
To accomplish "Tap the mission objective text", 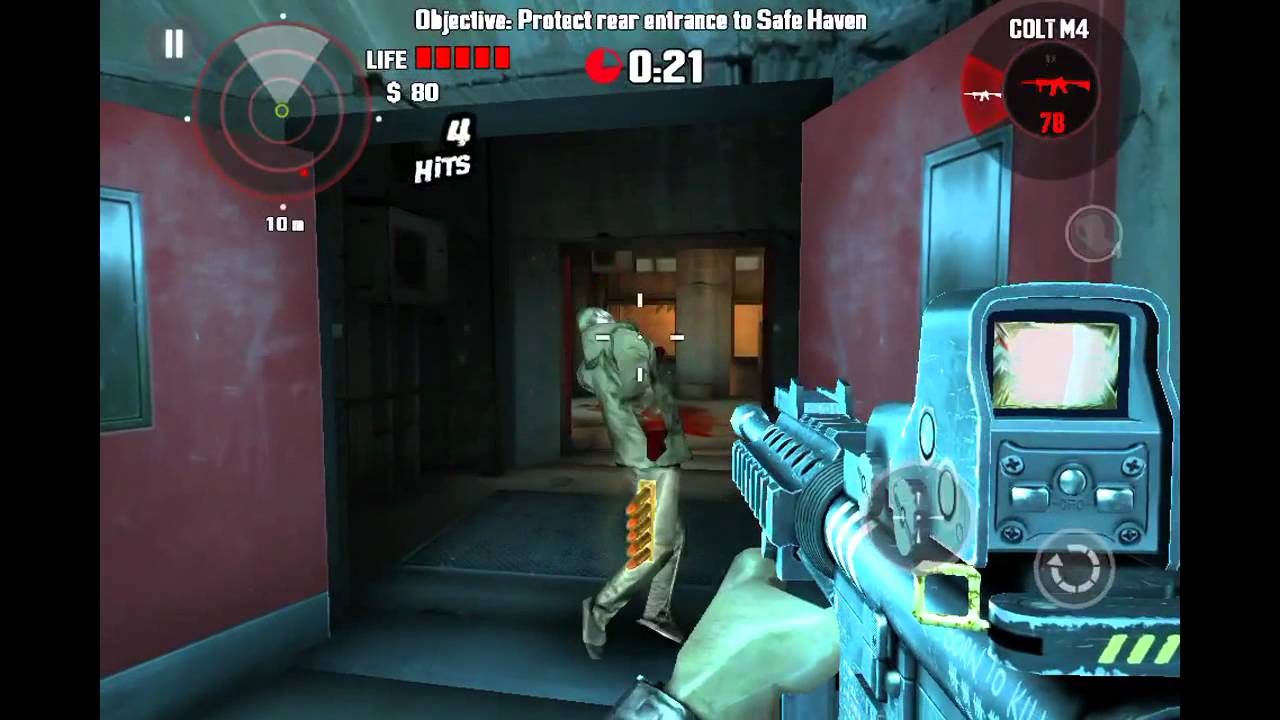I will click(640, 20).
